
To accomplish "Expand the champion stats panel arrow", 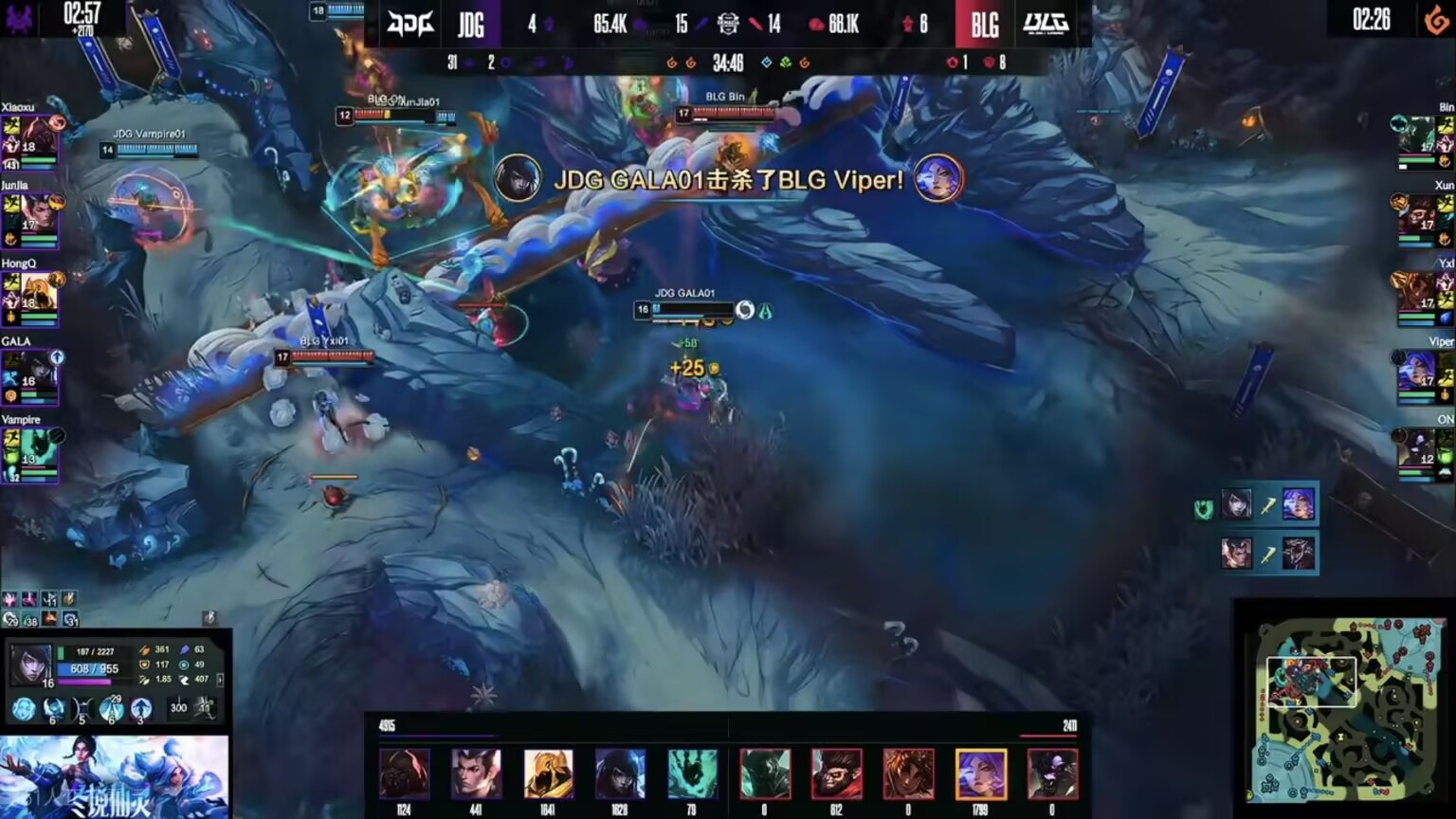I will 221,680.
